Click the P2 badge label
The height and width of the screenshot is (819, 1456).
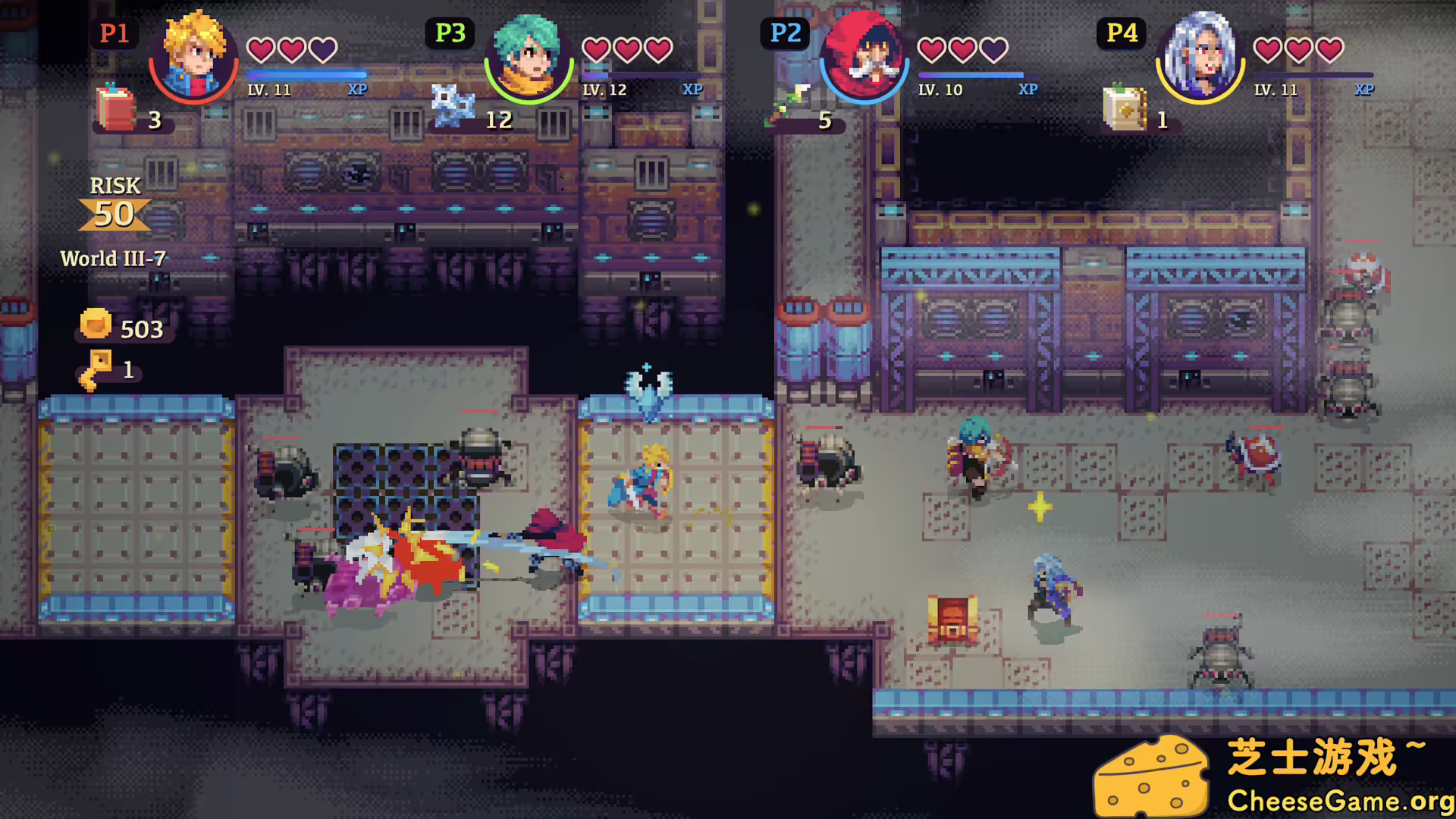click(x=785, y=33)
